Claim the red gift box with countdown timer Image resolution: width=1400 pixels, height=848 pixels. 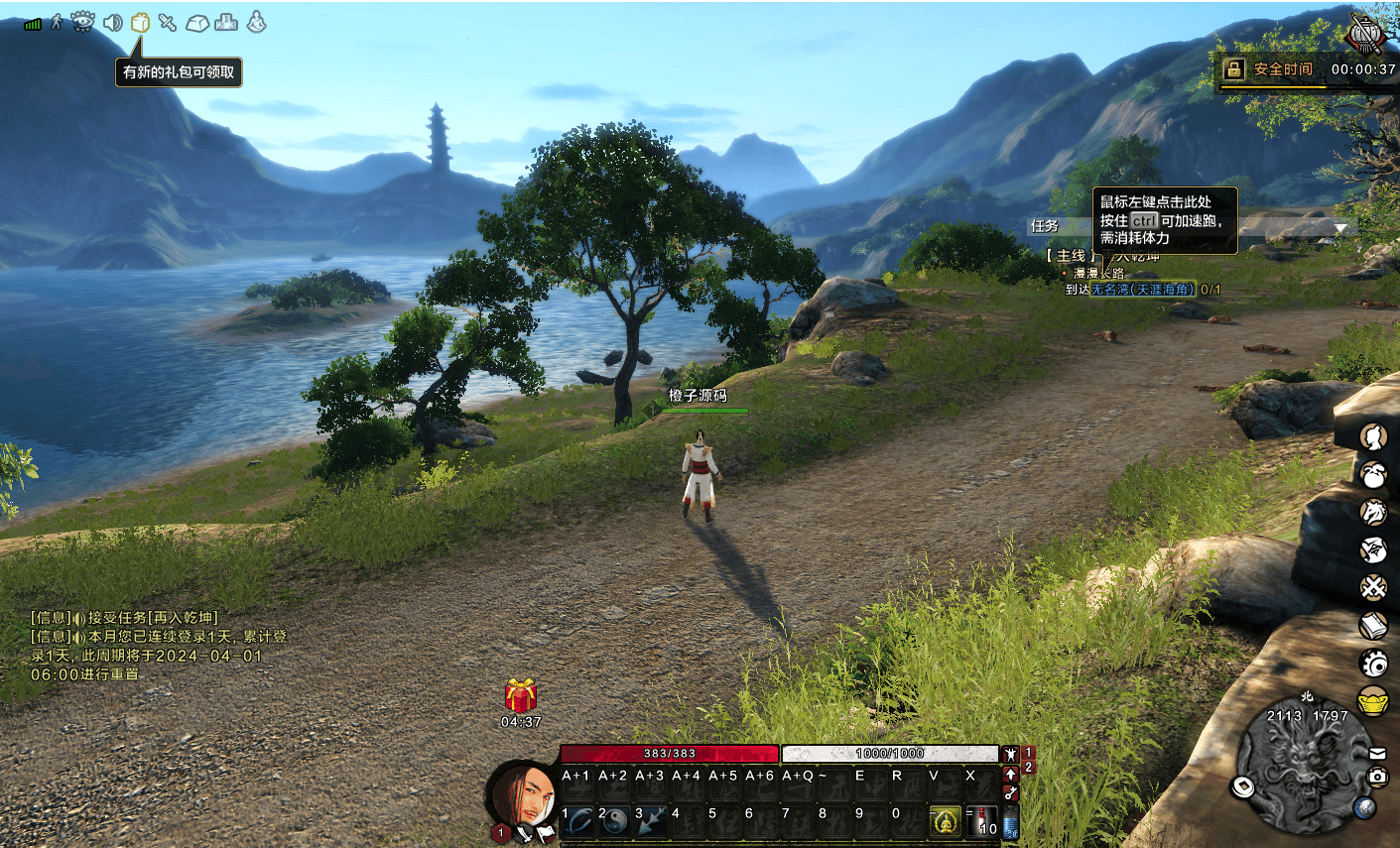[x=521, y=696]
